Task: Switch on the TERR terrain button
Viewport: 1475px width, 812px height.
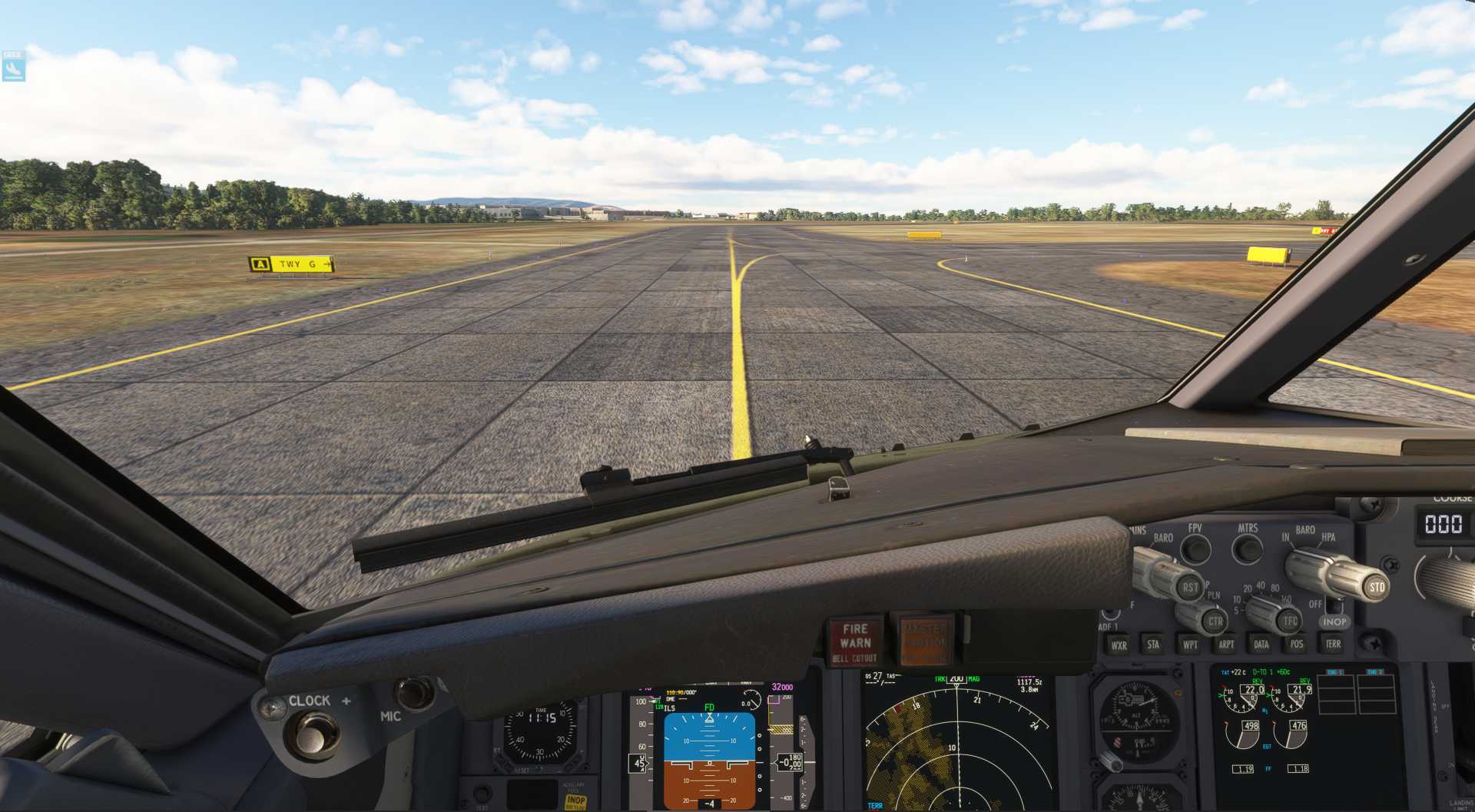Action: pos(1333,645)
